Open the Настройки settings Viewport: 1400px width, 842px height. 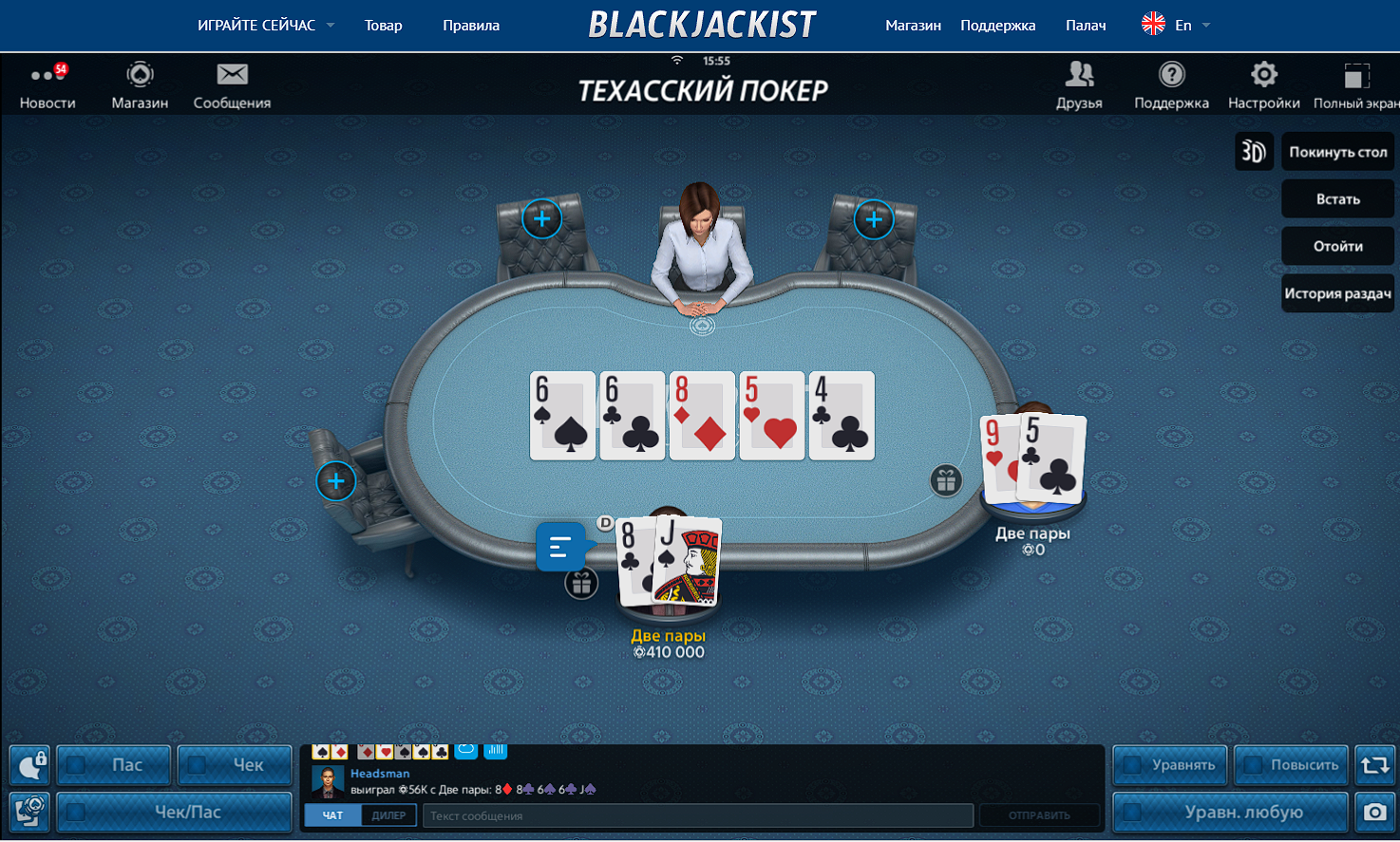[1263, 85]
